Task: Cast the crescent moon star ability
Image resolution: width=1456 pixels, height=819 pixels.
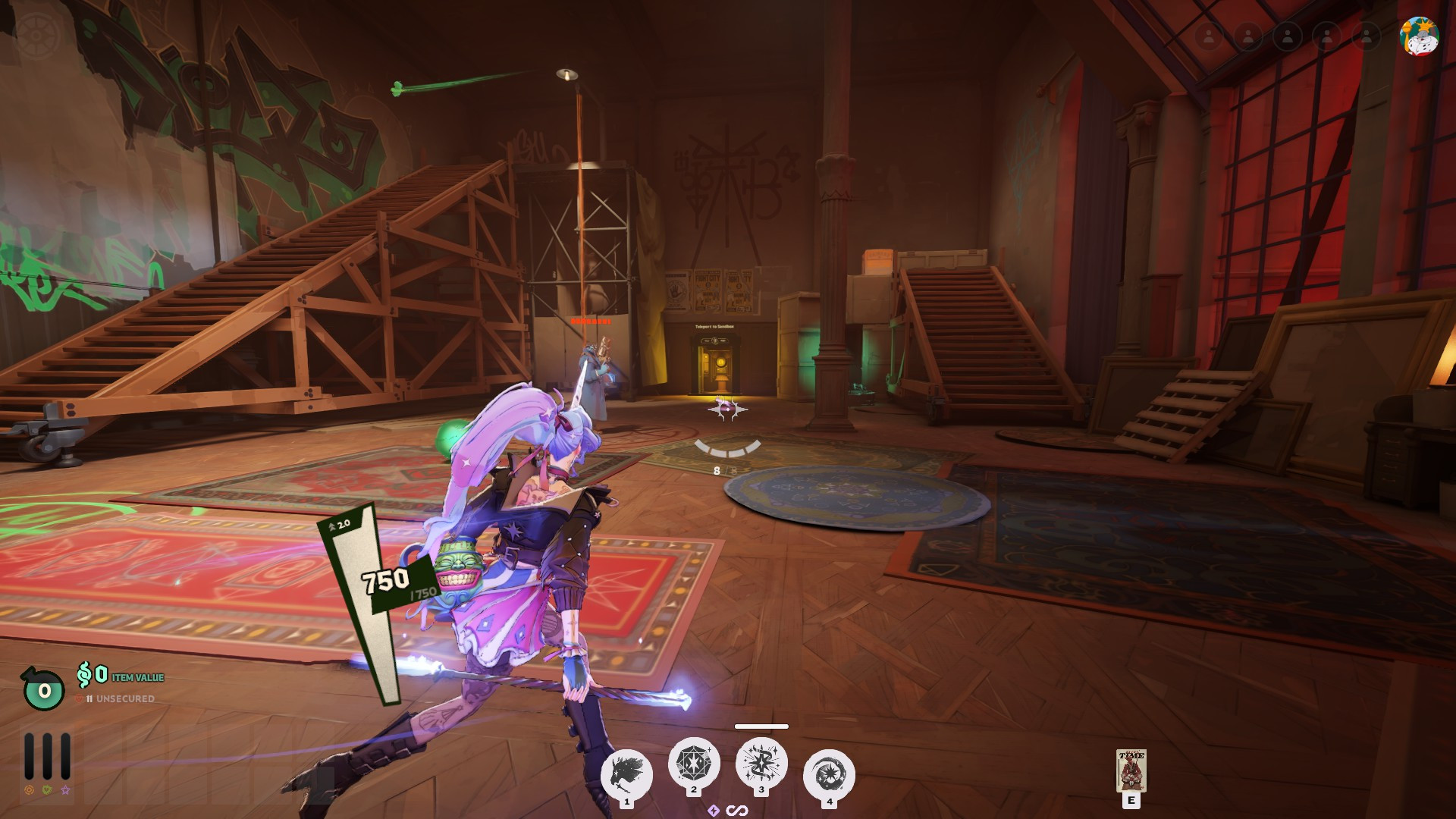Action: point(829,775)
